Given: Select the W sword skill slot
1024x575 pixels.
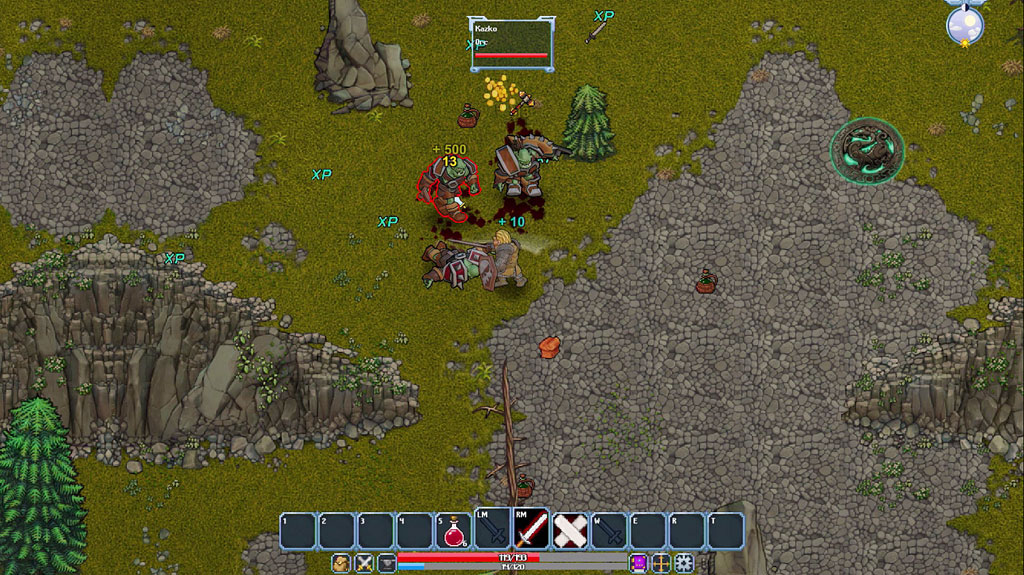Looking at the screenshot, I should coord(610,530).
